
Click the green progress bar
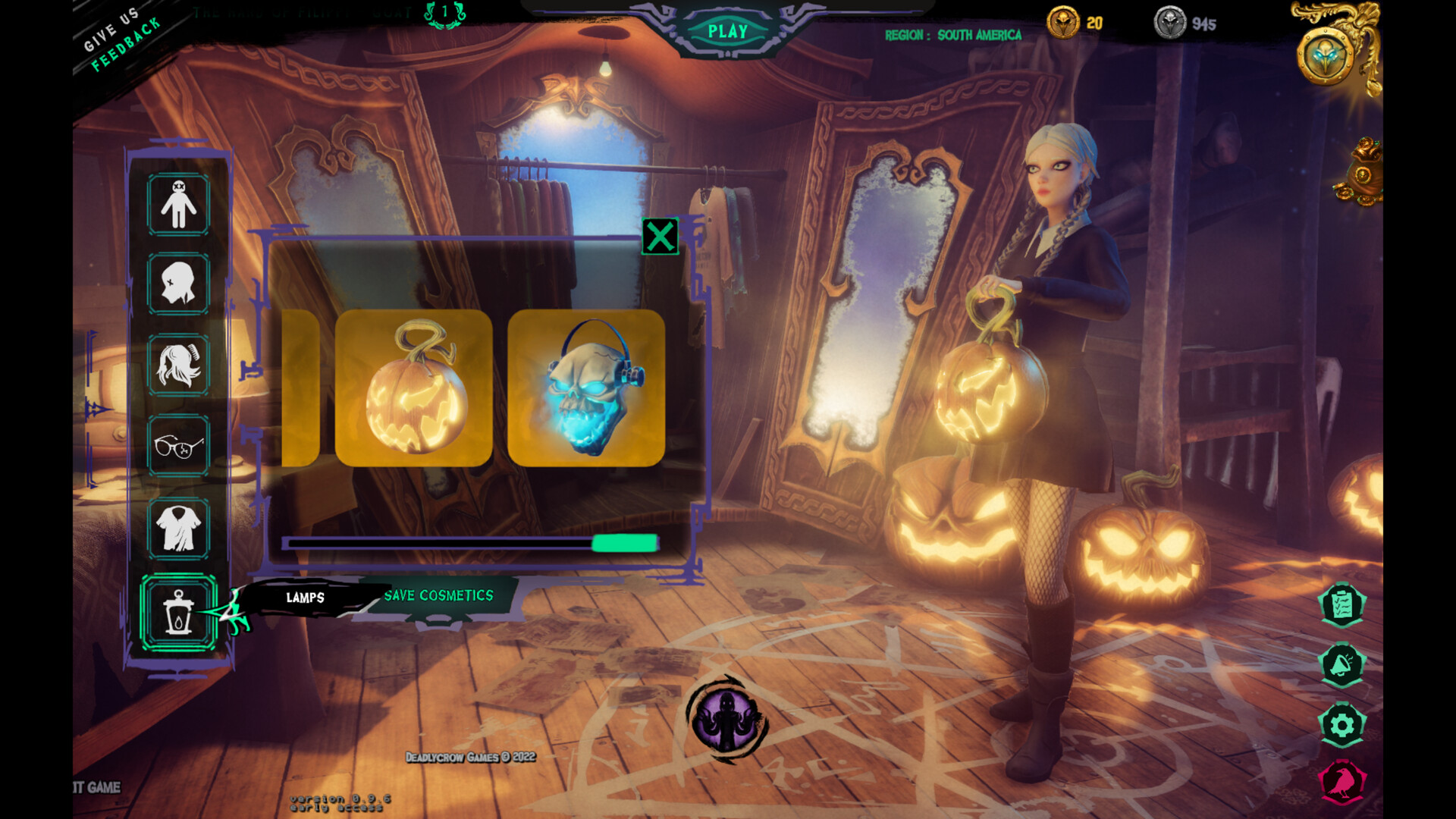[x=622, y=544]
